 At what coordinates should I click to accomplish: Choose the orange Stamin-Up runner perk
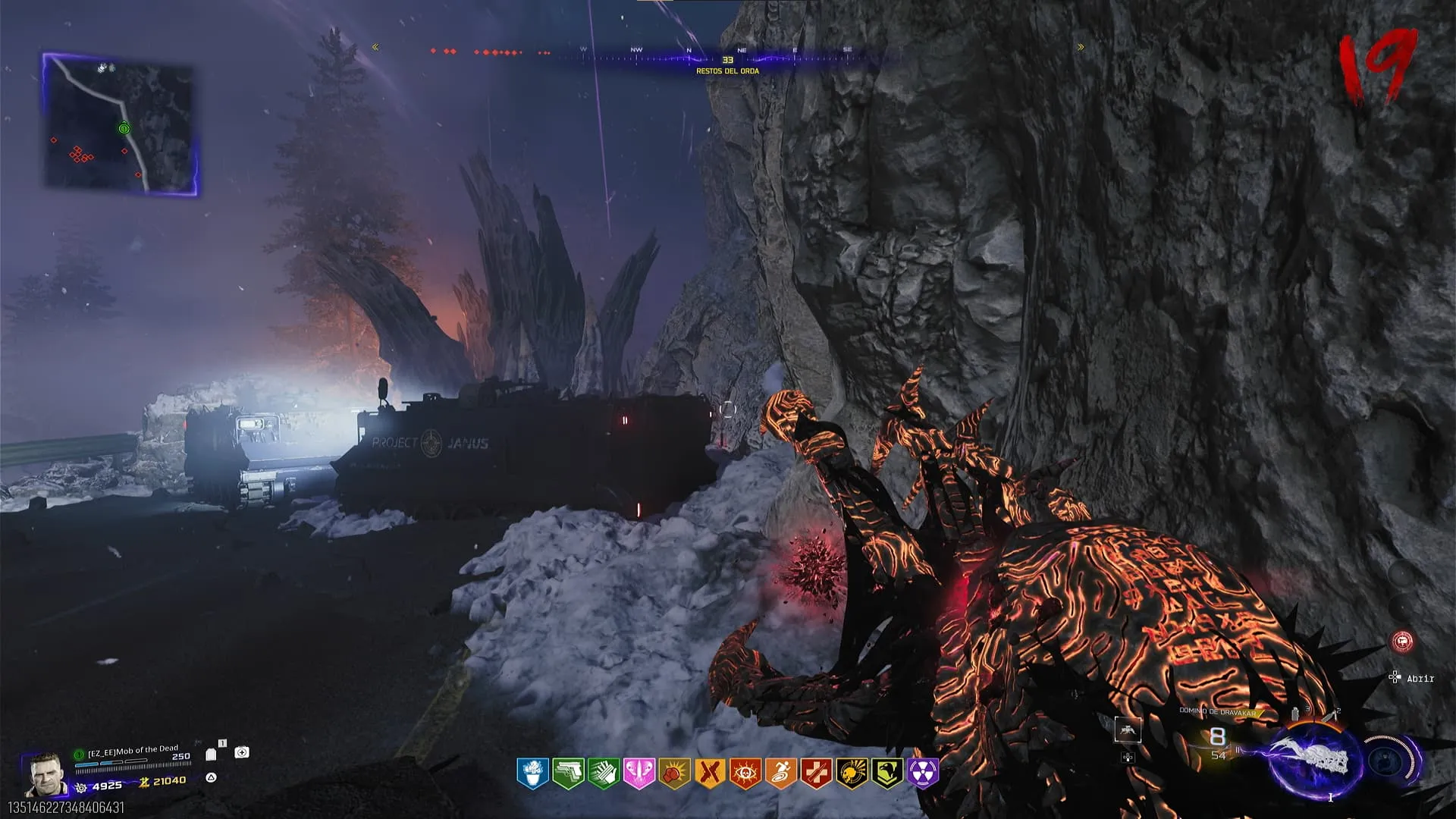point(780,773)
